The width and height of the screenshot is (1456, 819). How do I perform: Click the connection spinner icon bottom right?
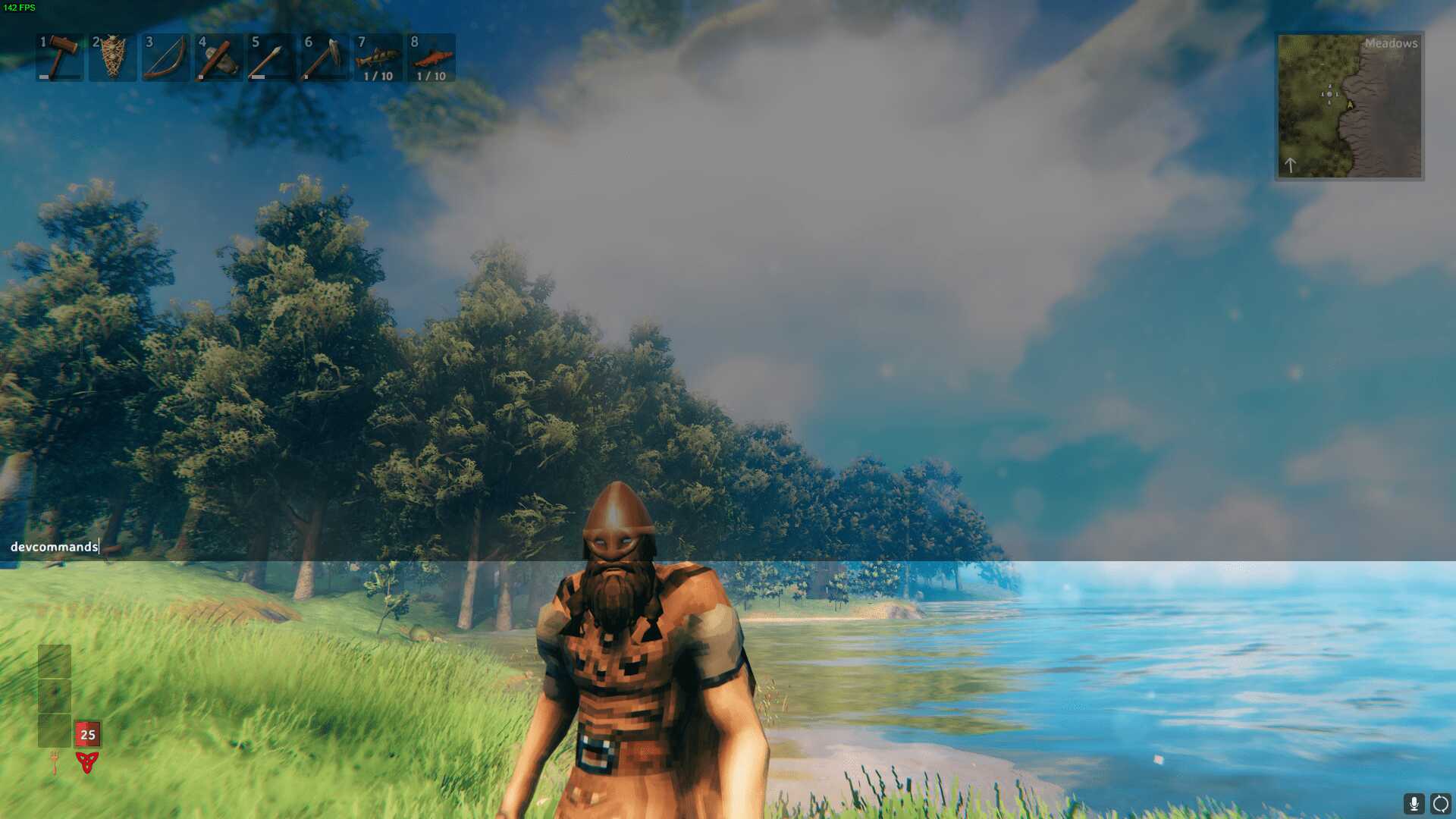pos(1439,802)
